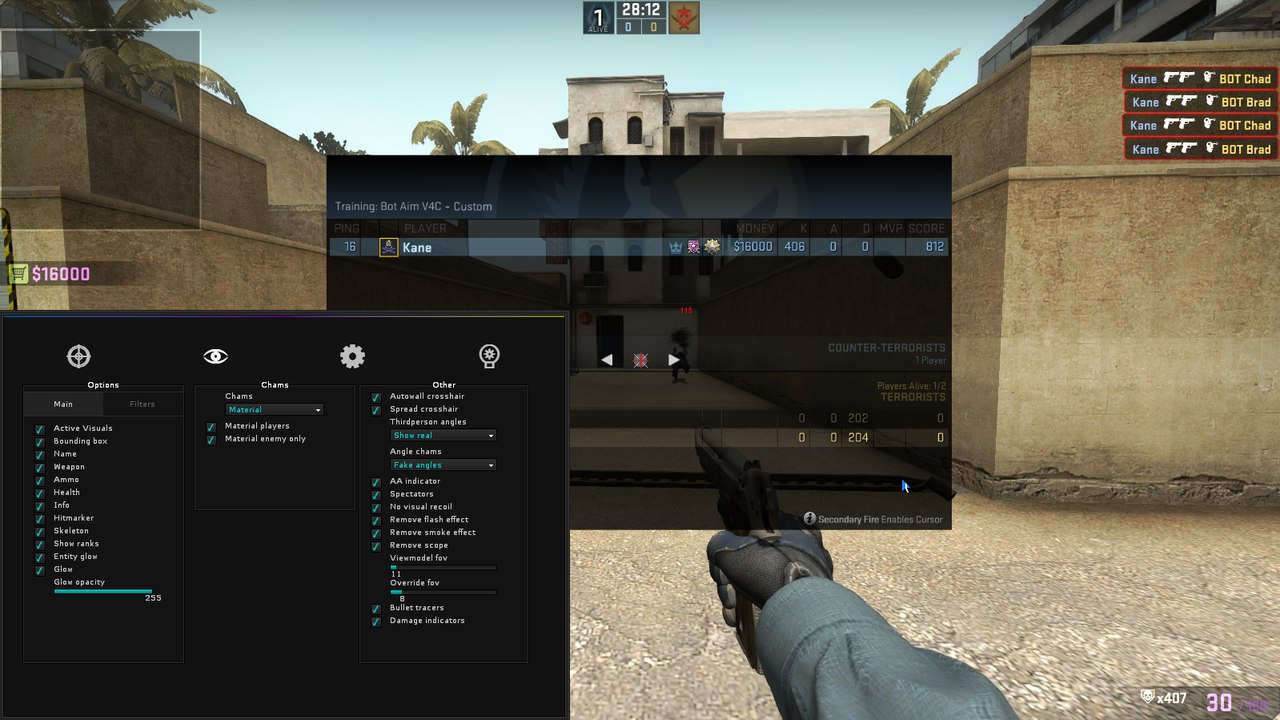Image resolution: width=1280 pixels, height=720 pixels.
Task: Select the lightbulb misc tab icon
Action: pos(488,356)
